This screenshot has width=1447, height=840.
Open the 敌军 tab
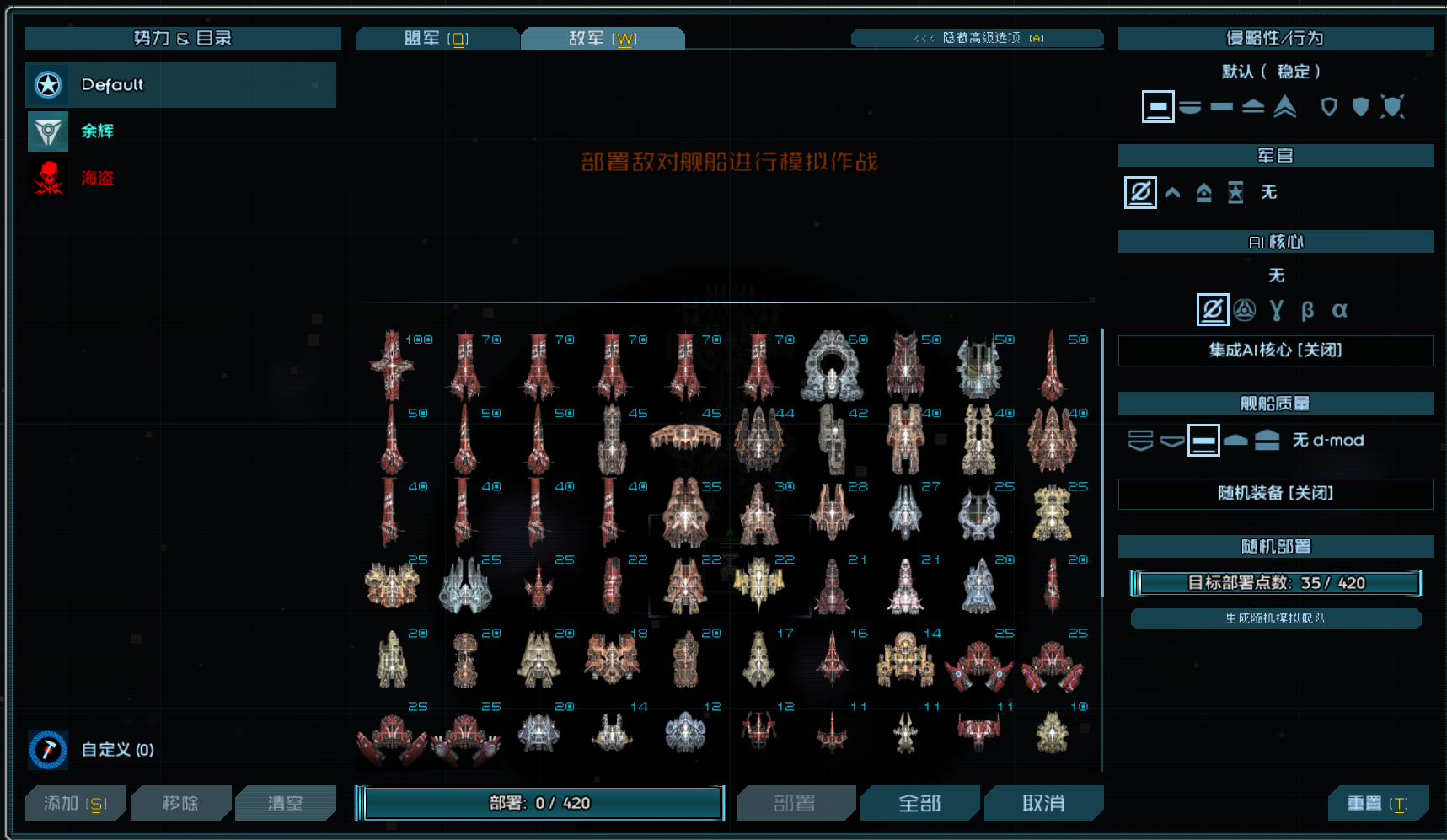pos(603,37)
